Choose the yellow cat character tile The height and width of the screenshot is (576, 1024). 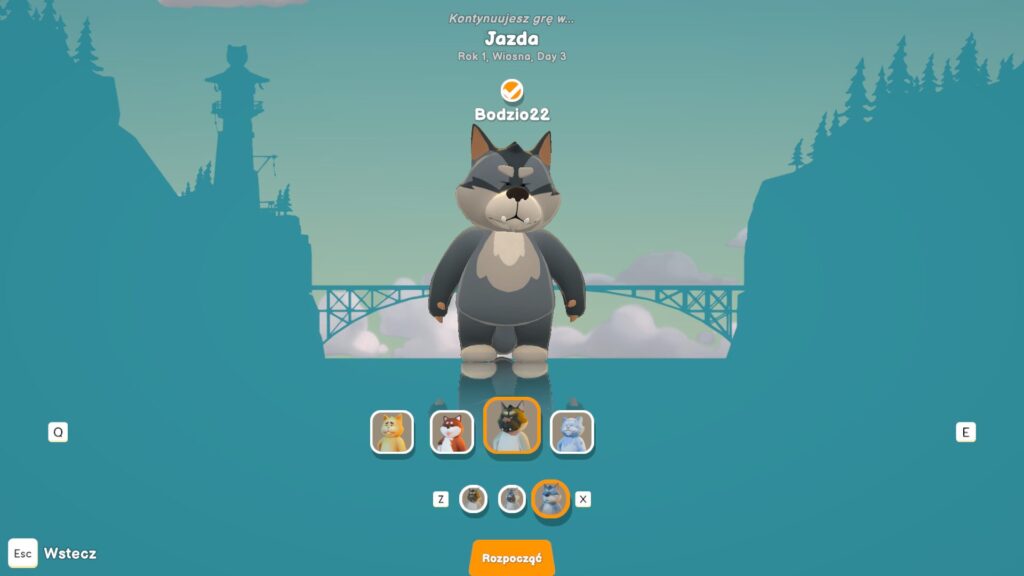click(x=392, y=432)
